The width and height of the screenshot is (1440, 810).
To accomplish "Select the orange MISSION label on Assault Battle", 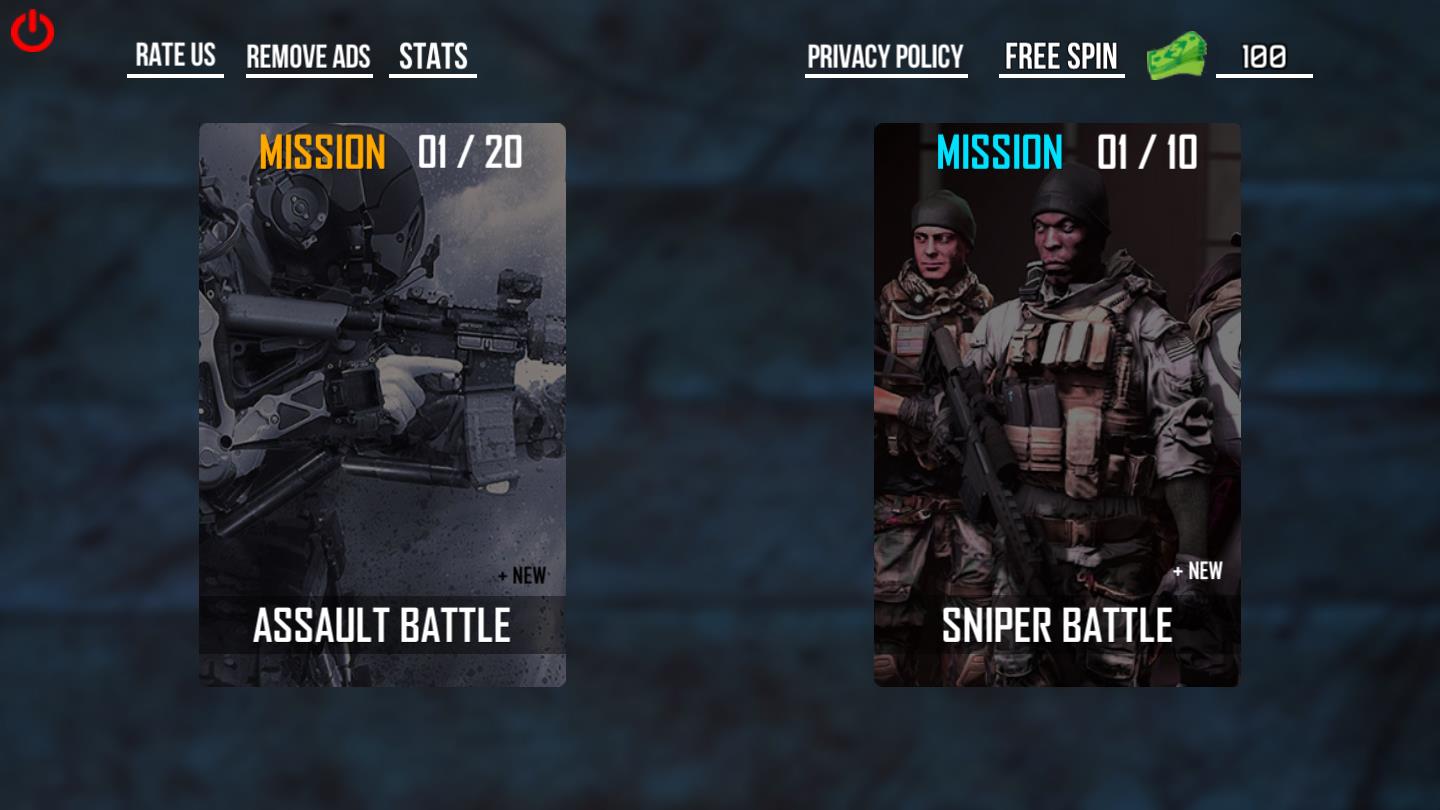I will point(322,151).
